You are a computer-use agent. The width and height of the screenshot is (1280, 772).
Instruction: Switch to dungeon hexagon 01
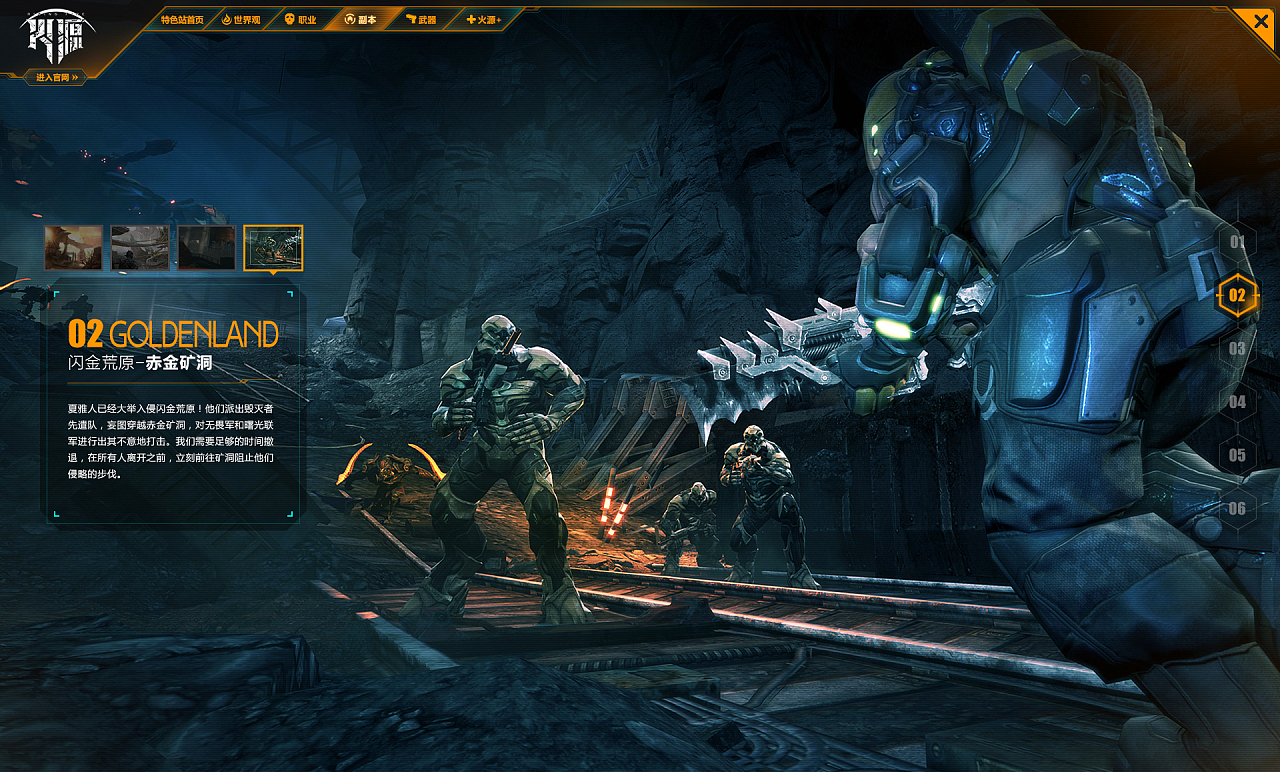[x=1238, y=242]
